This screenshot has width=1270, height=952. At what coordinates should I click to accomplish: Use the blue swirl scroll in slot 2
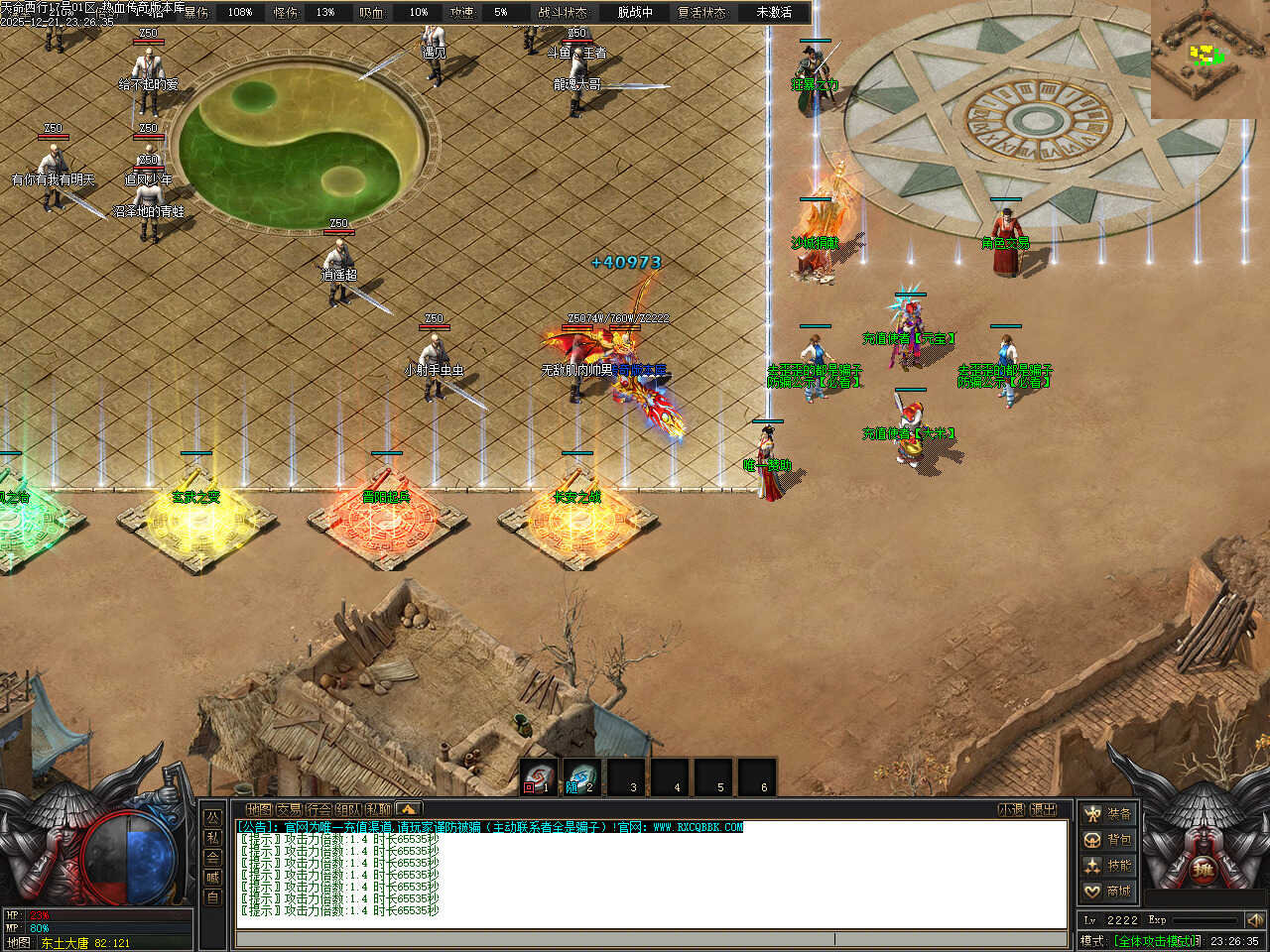(582, 776)
